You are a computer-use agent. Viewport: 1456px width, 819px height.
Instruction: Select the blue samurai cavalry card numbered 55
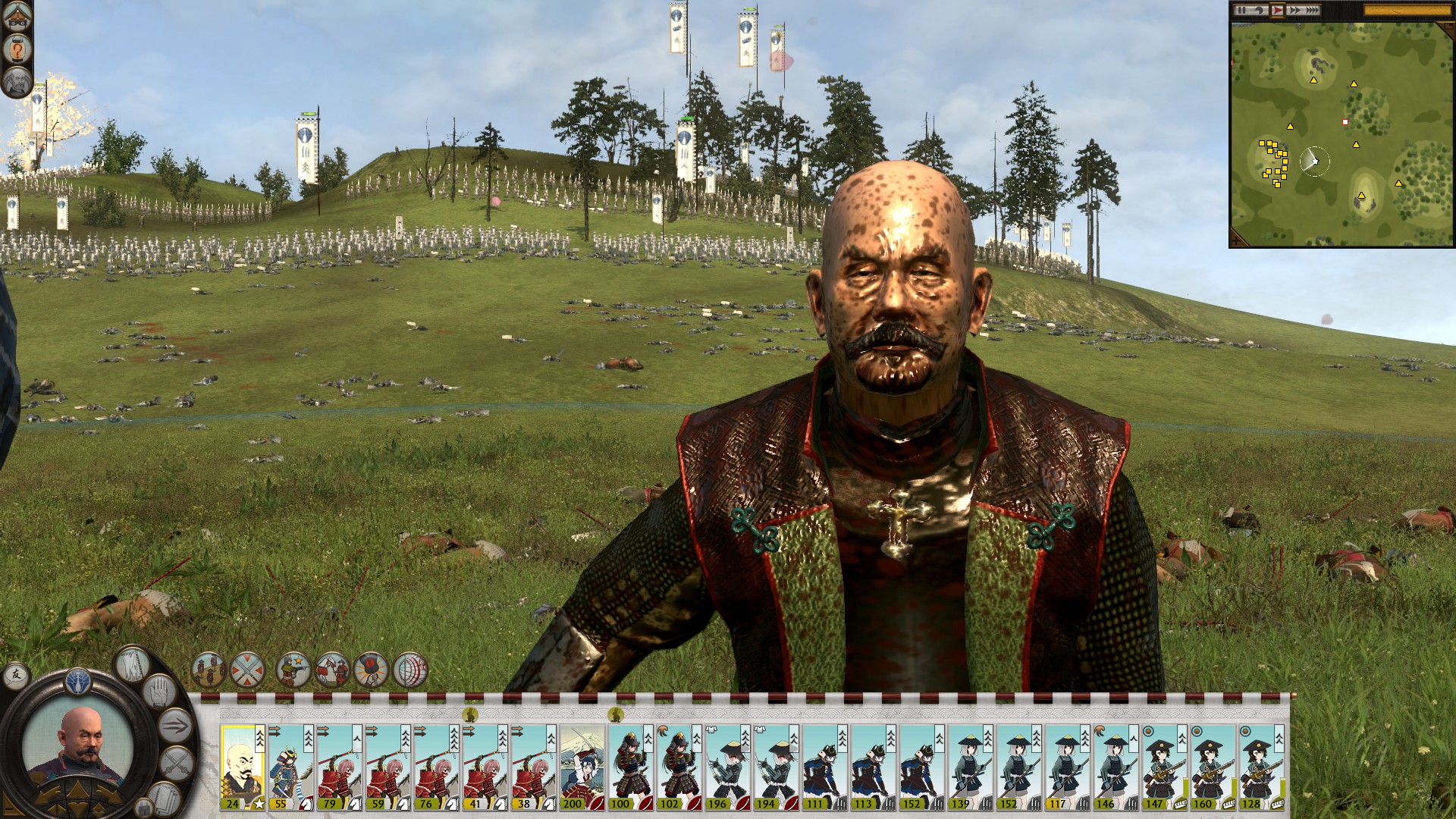point(290,766)
